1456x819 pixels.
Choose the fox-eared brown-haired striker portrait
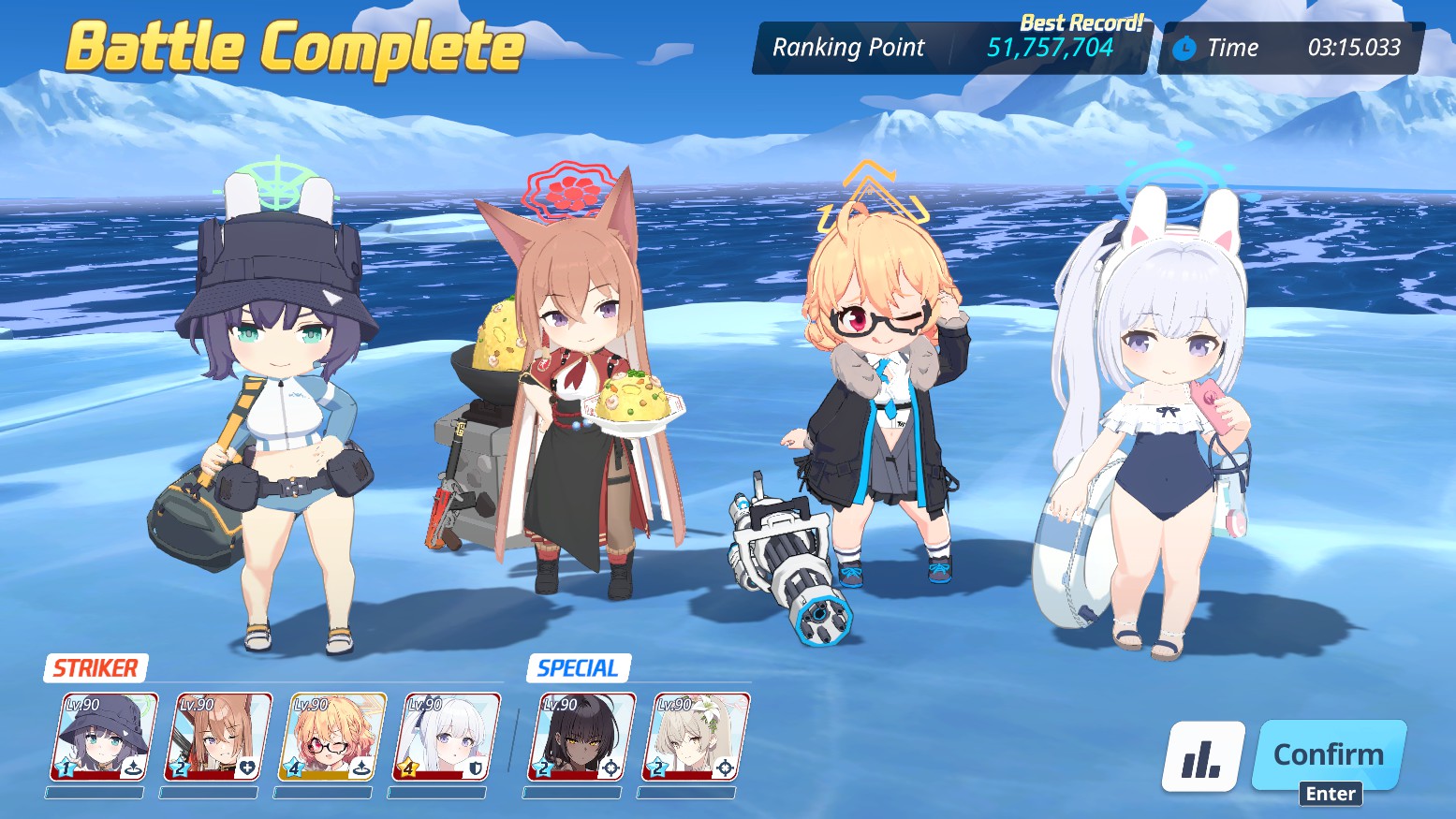pos(218,738)
